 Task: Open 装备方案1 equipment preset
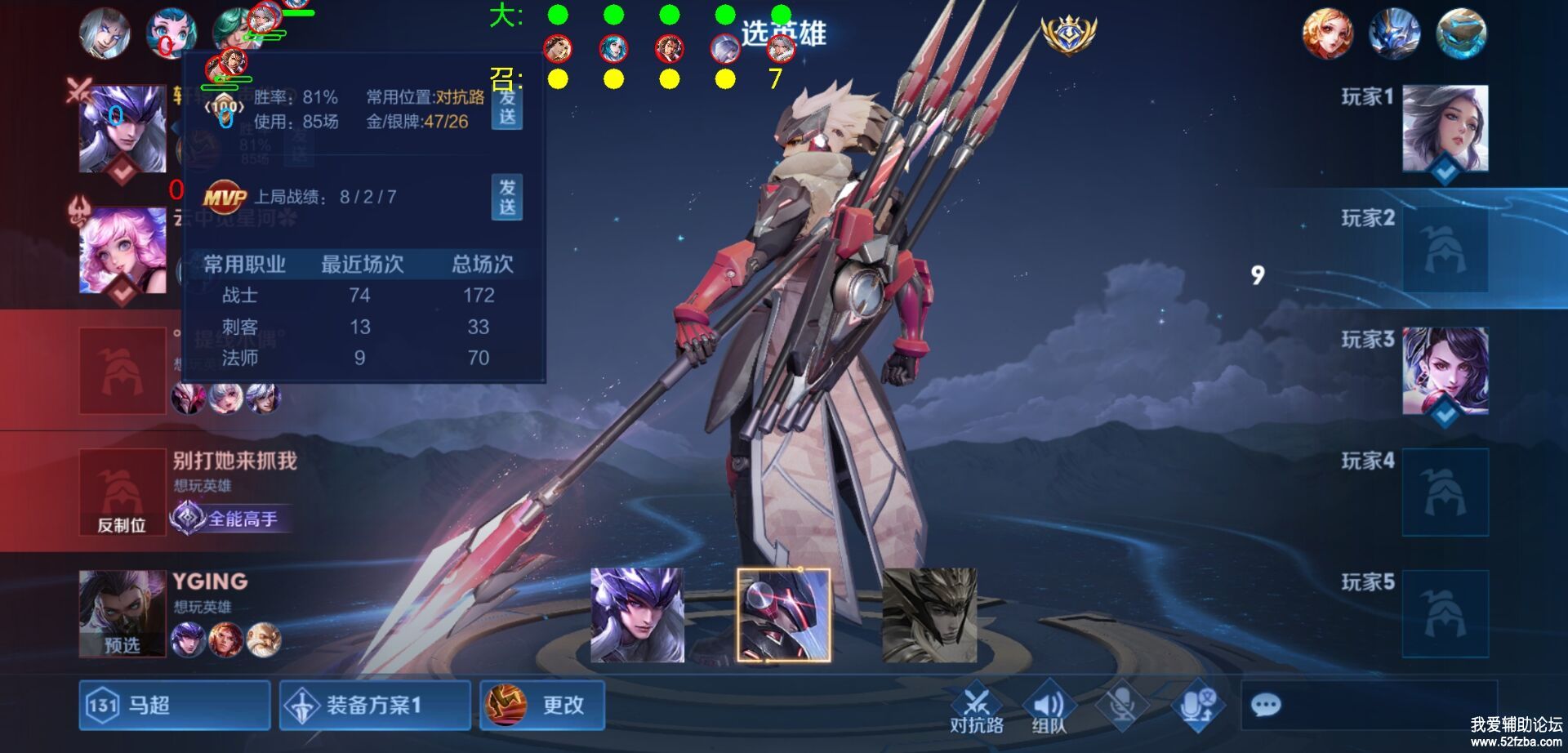pos(375,705)
